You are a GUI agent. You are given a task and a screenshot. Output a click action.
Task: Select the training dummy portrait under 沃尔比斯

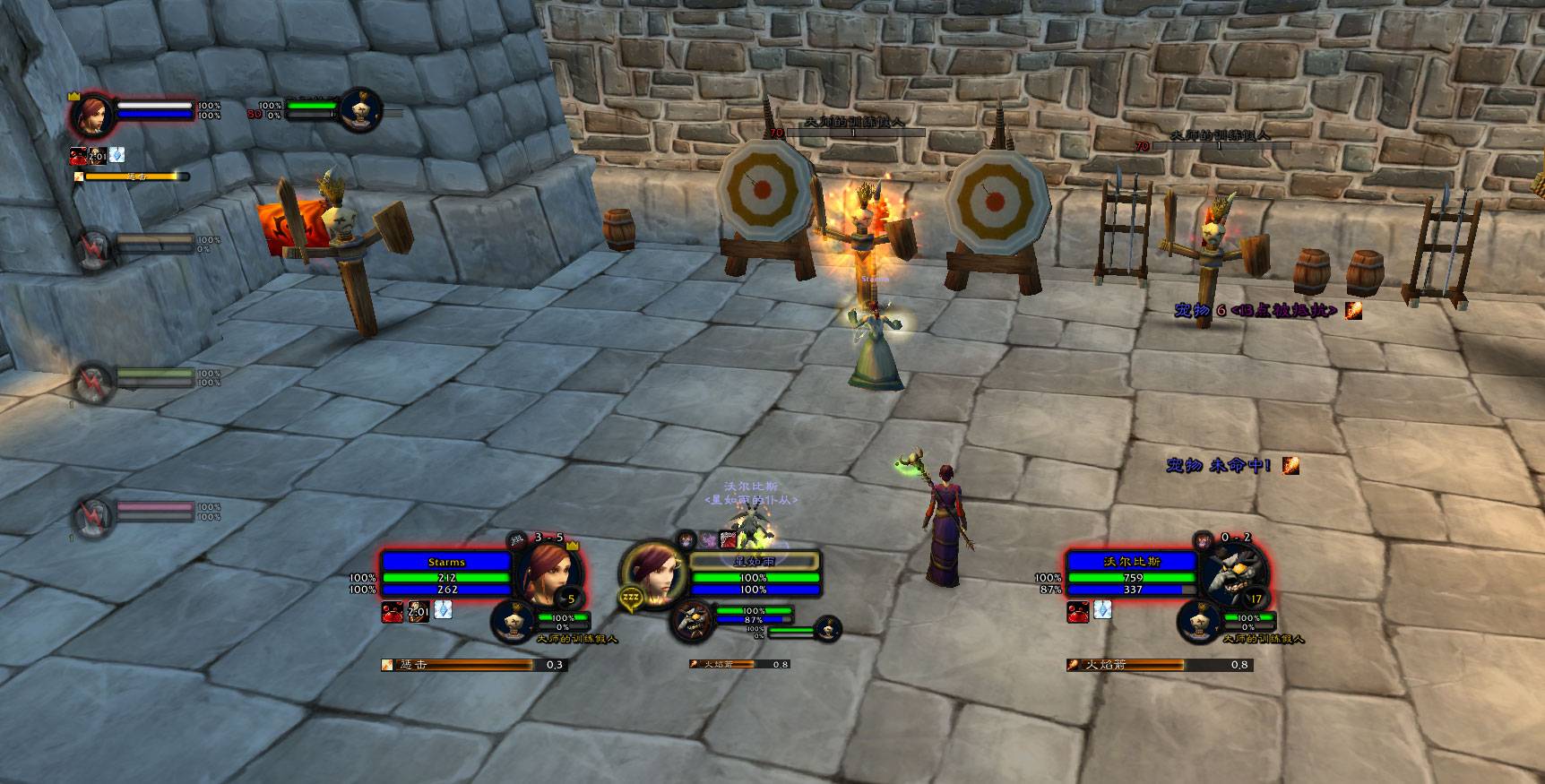pyautogui.click(x=1199, y=621)
